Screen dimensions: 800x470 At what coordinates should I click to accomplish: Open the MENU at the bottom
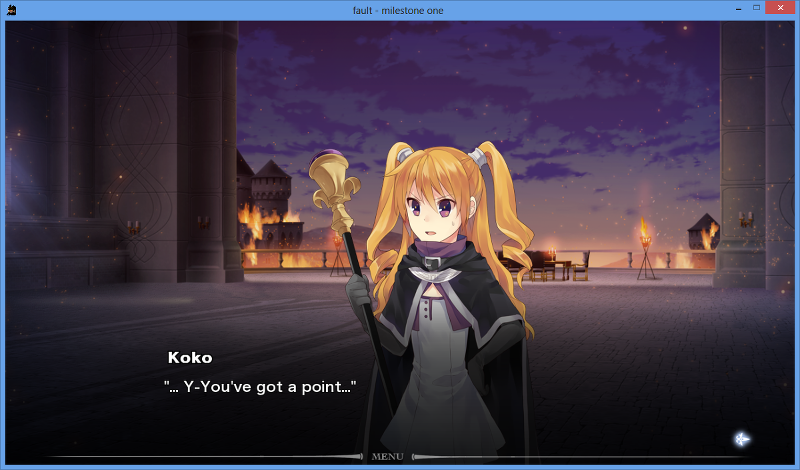(x=387, y=457)
